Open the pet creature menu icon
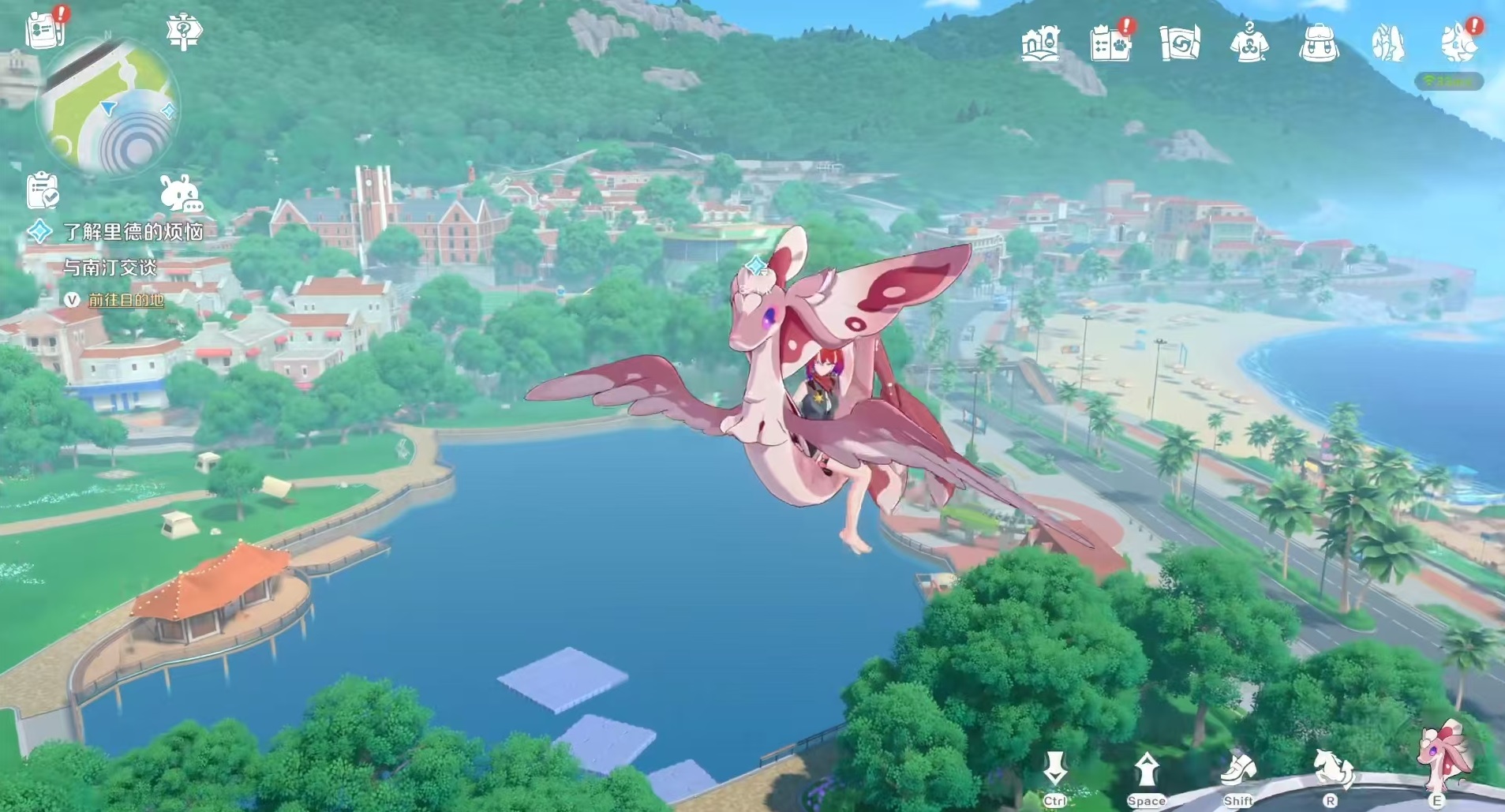The image size is (1505, 812). 1457,43
